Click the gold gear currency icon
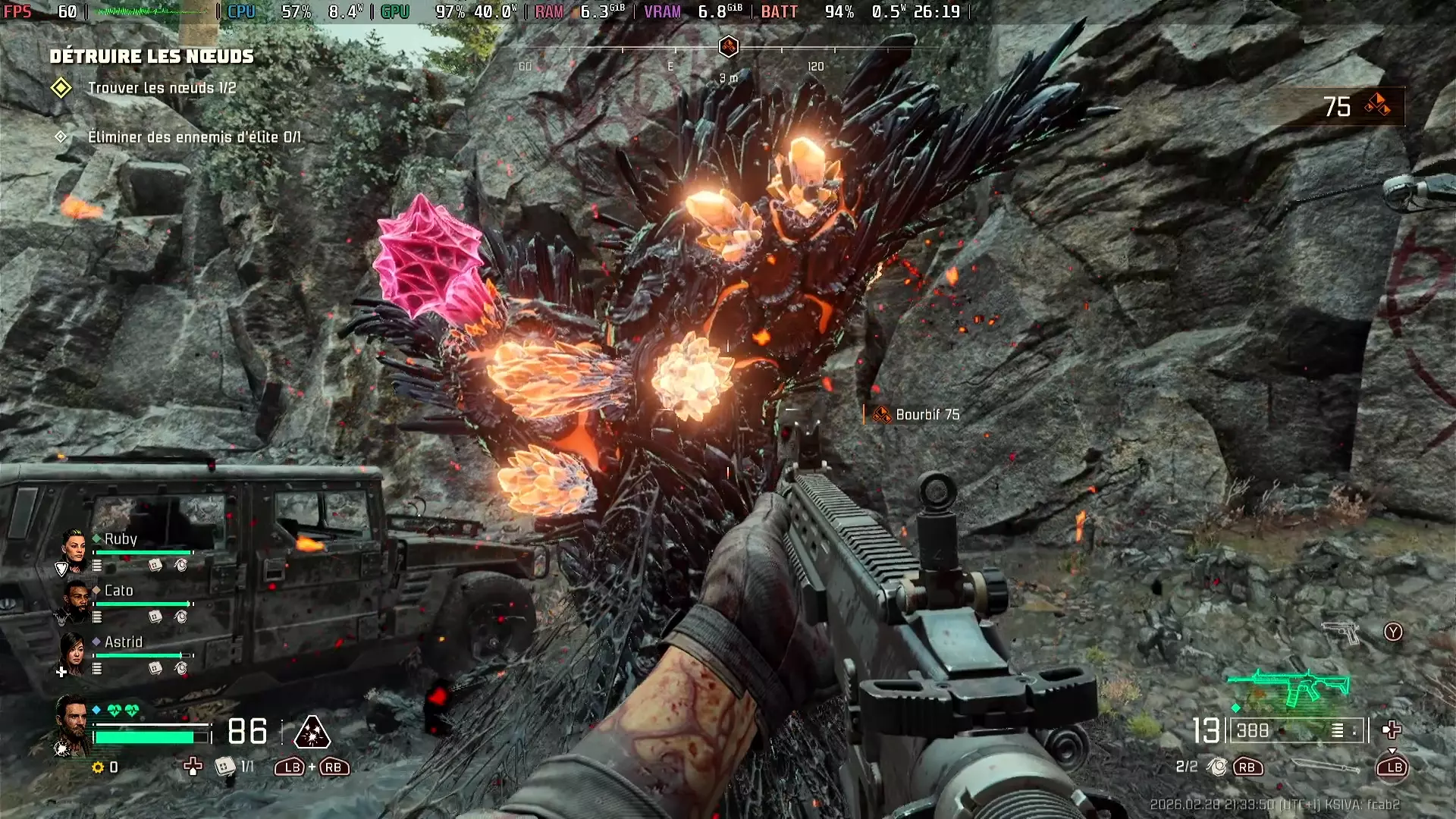This screenshot has width=1456, height=819. (98, 767)
